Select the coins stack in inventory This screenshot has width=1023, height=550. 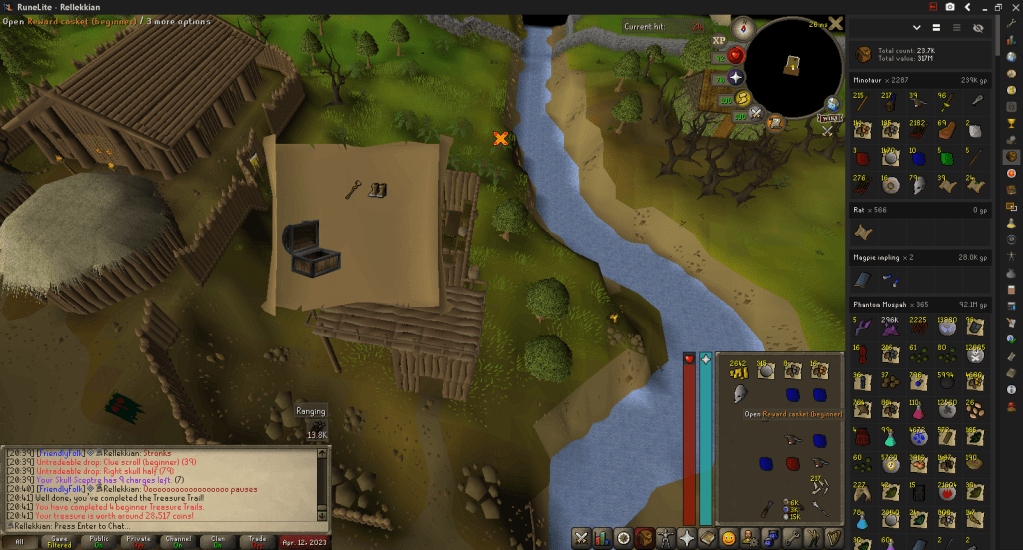click(x=739, y=371)
